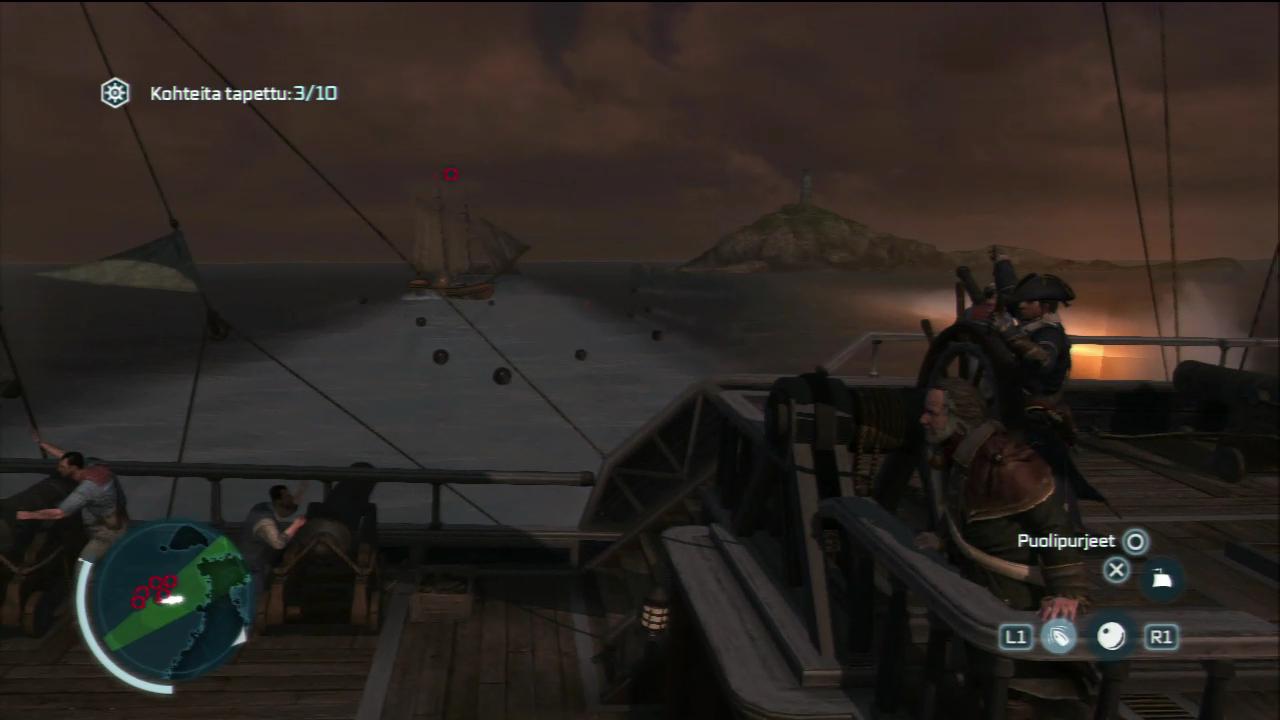
Task: Open the ship wheel objective icon
Action: click(x=115, y=93)
